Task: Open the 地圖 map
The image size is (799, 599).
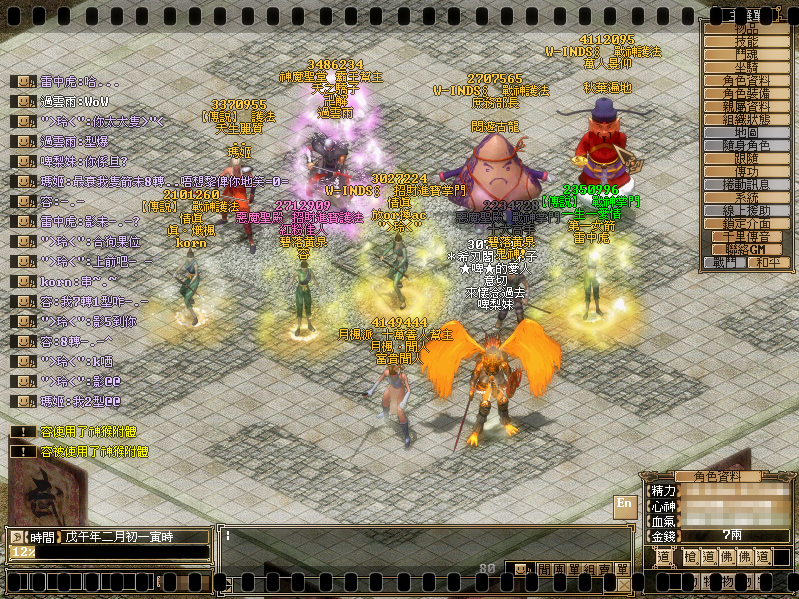Action: [x=746, y=133]
